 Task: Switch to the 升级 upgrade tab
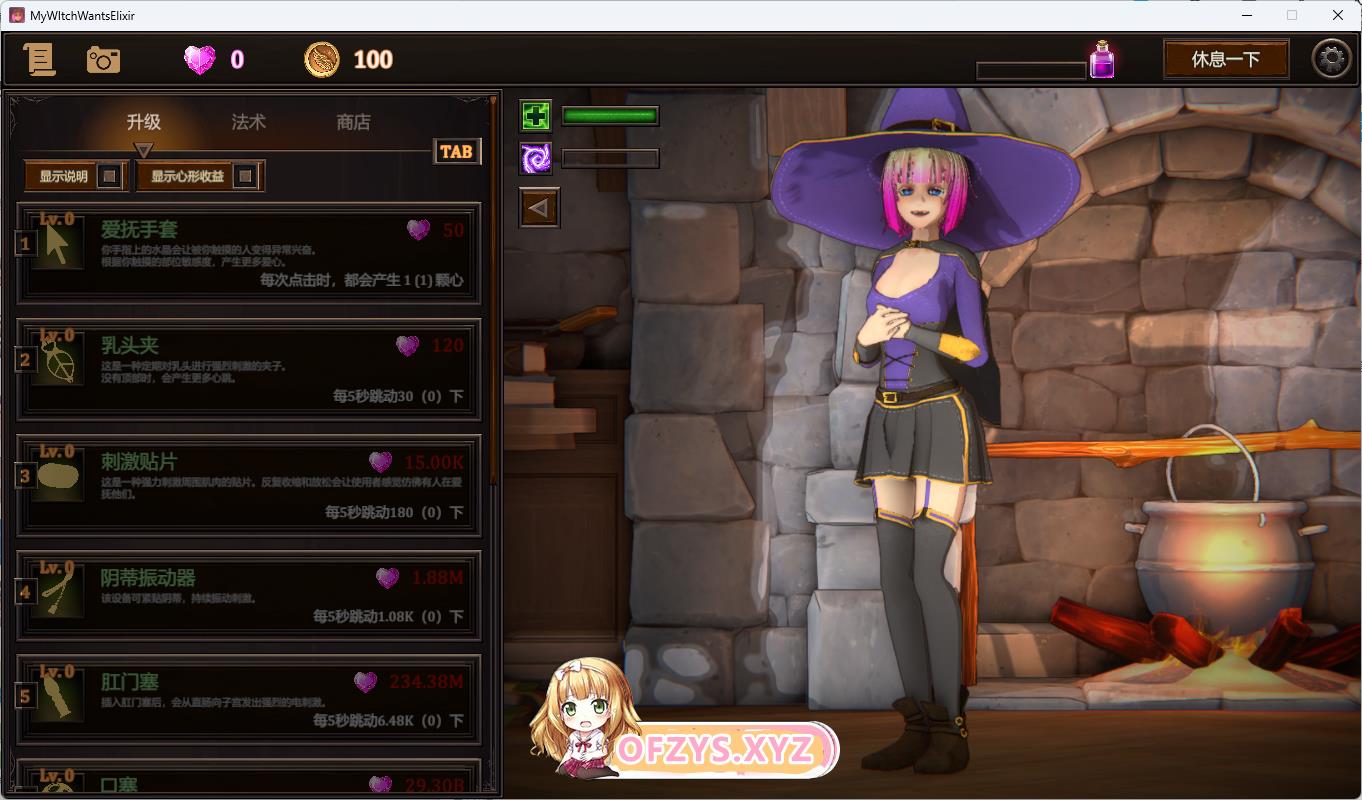(x=144, y=122)
